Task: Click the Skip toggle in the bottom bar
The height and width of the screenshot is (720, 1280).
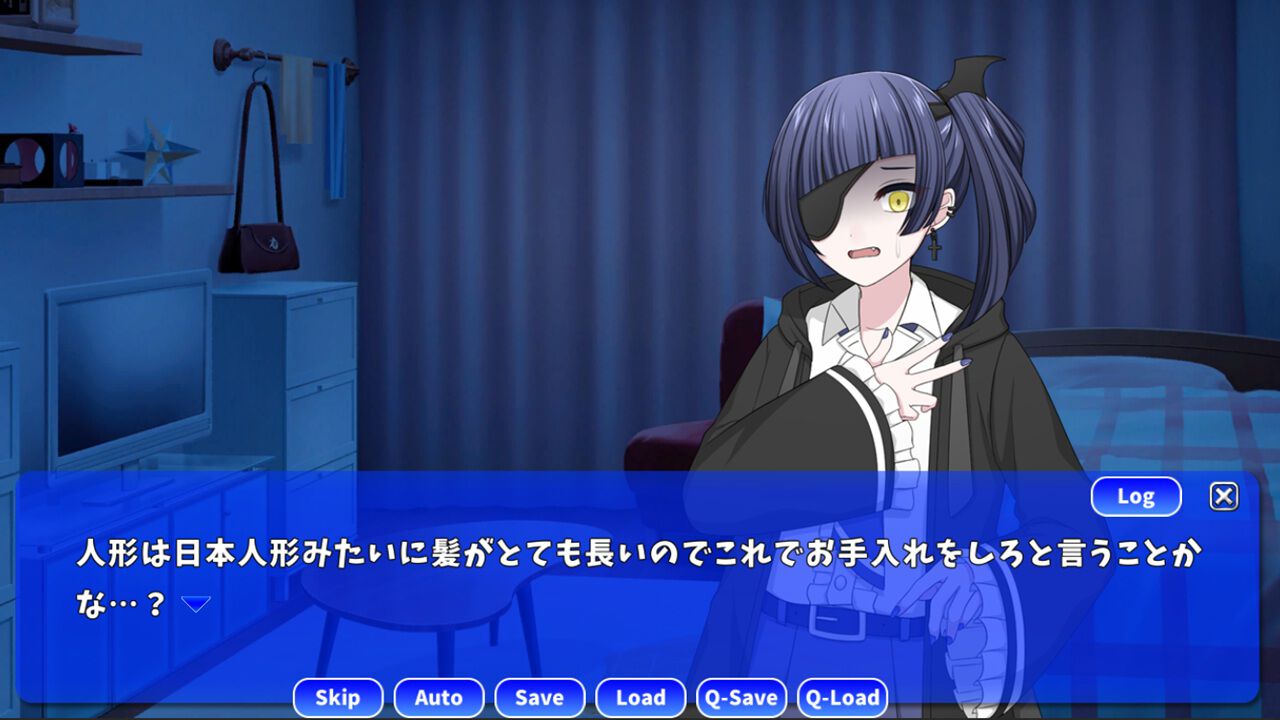Action: (338, 697)
